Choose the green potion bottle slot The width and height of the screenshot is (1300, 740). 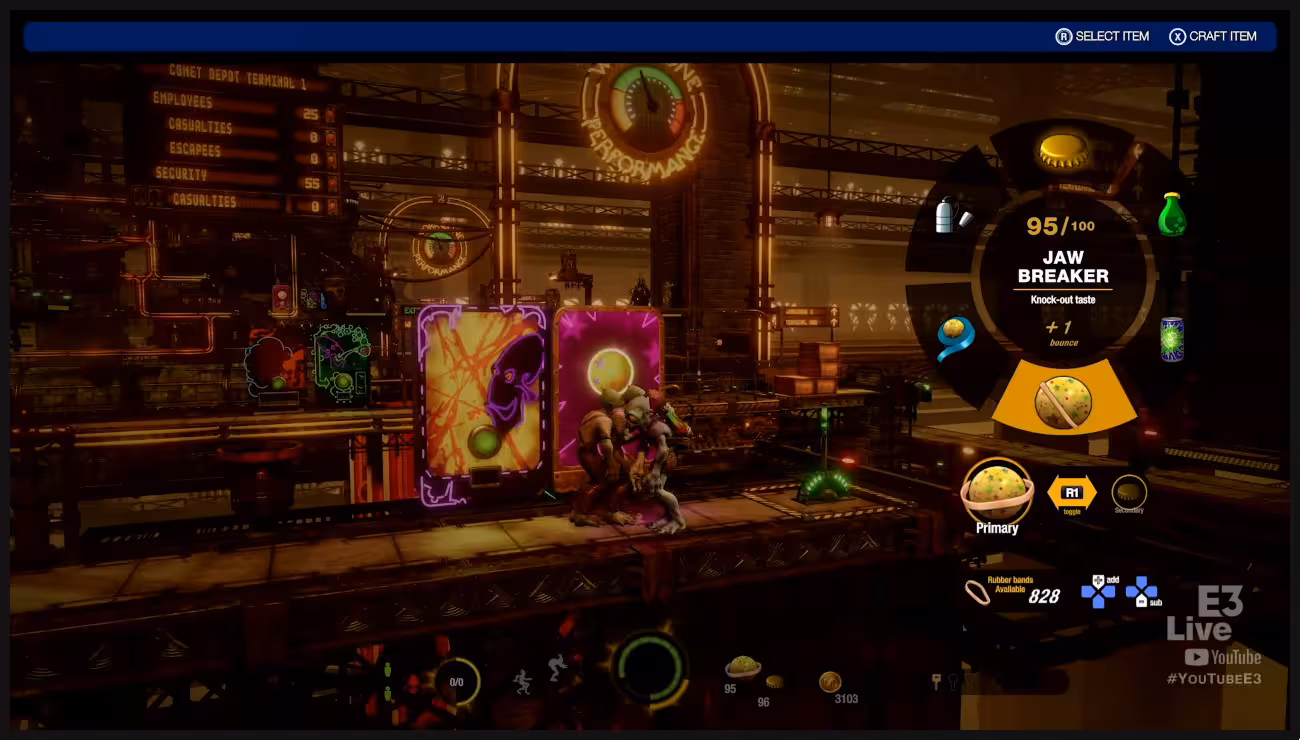[1171, 214]
